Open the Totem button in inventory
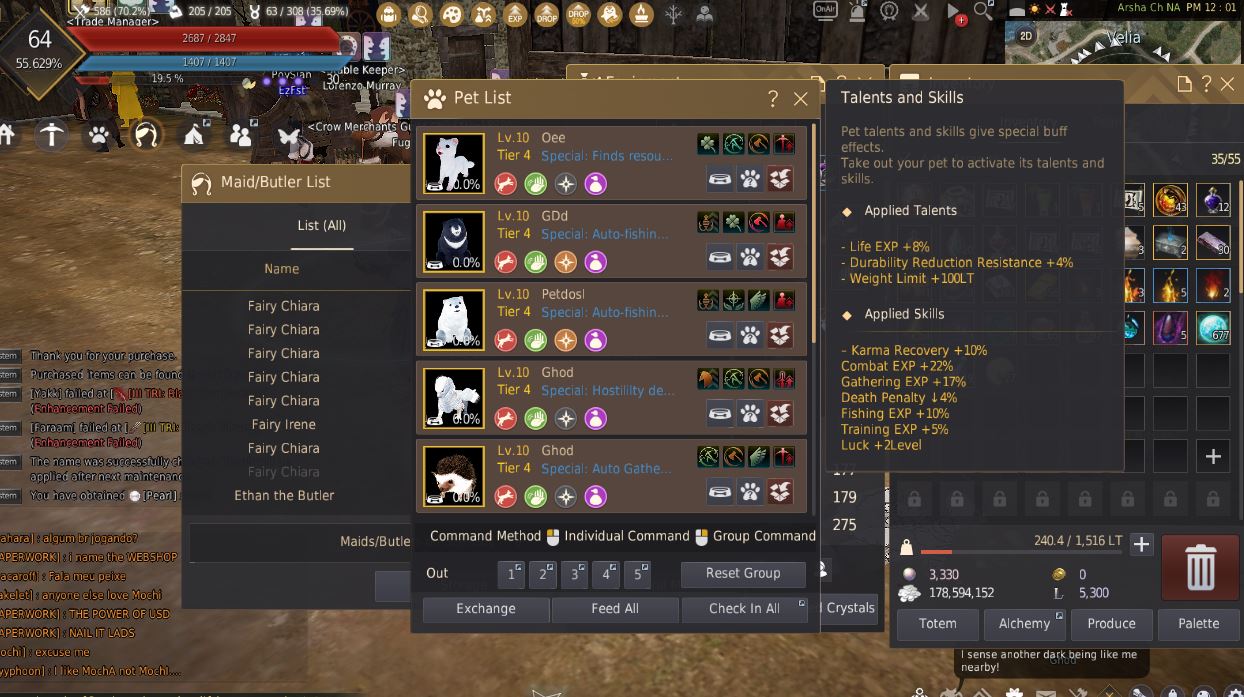This screenshot has width=1244, height=697. (937, 623)
